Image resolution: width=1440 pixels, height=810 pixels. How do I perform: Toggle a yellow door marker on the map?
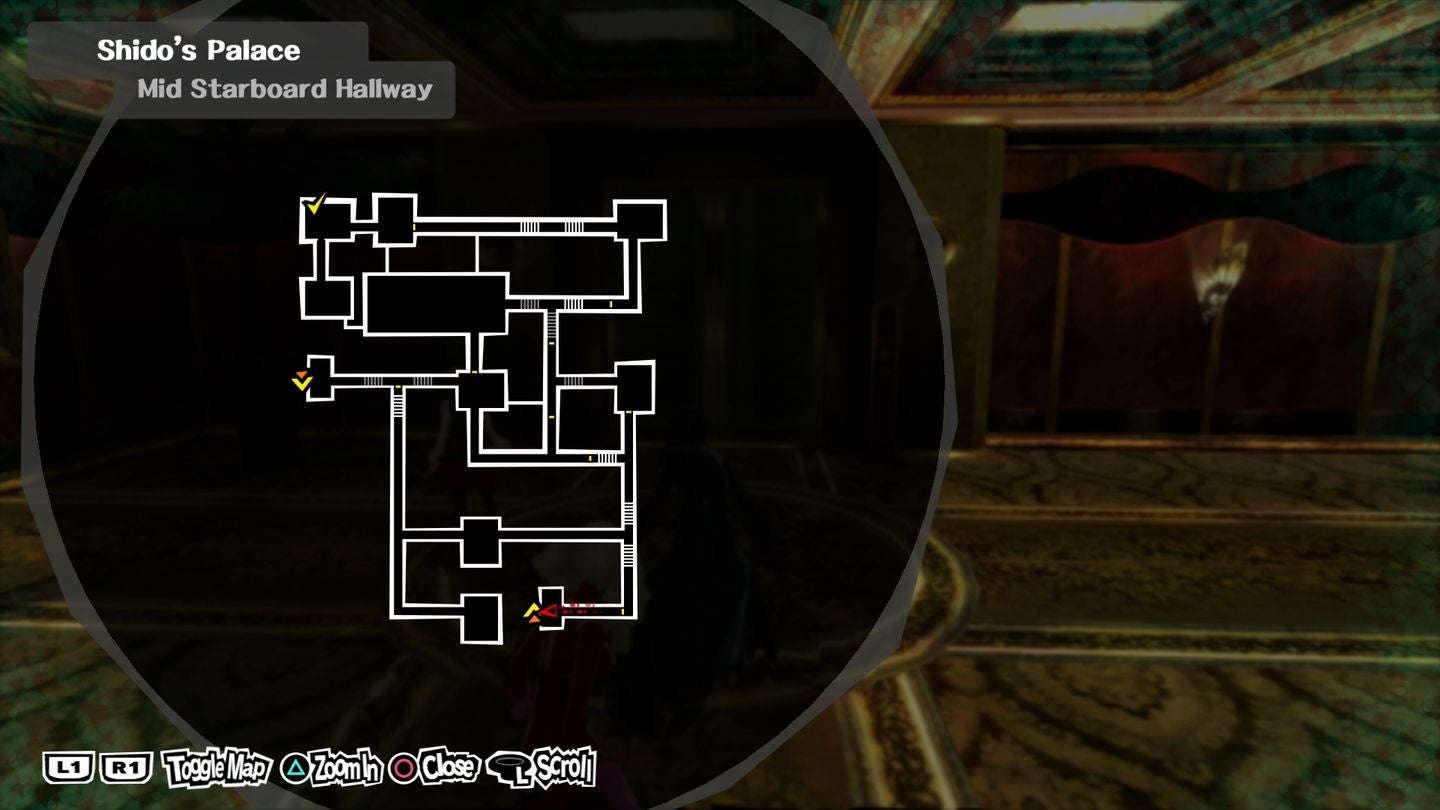coord(413,227)
